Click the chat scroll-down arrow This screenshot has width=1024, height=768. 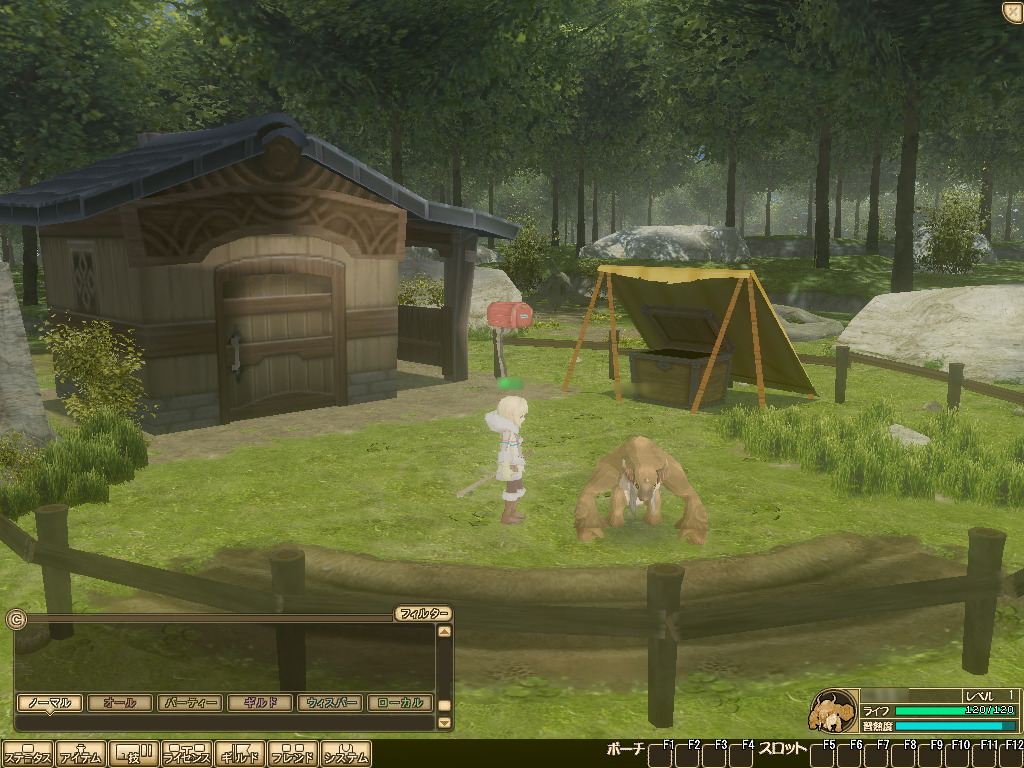pos(445,722)
